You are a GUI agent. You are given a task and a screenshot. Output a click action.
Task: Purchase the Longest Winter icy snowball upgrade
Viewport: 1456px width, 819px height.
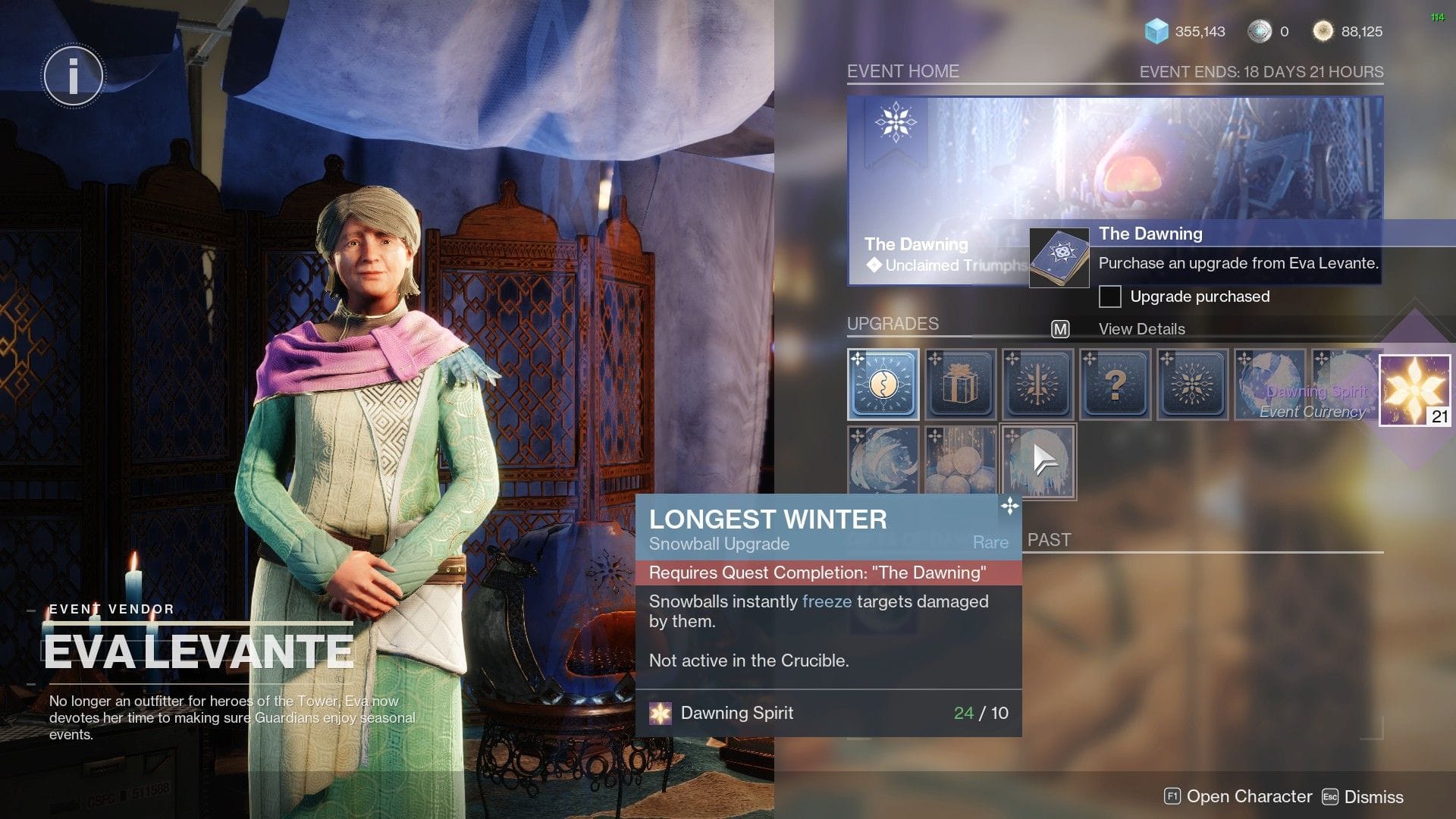click(1038, 461)
